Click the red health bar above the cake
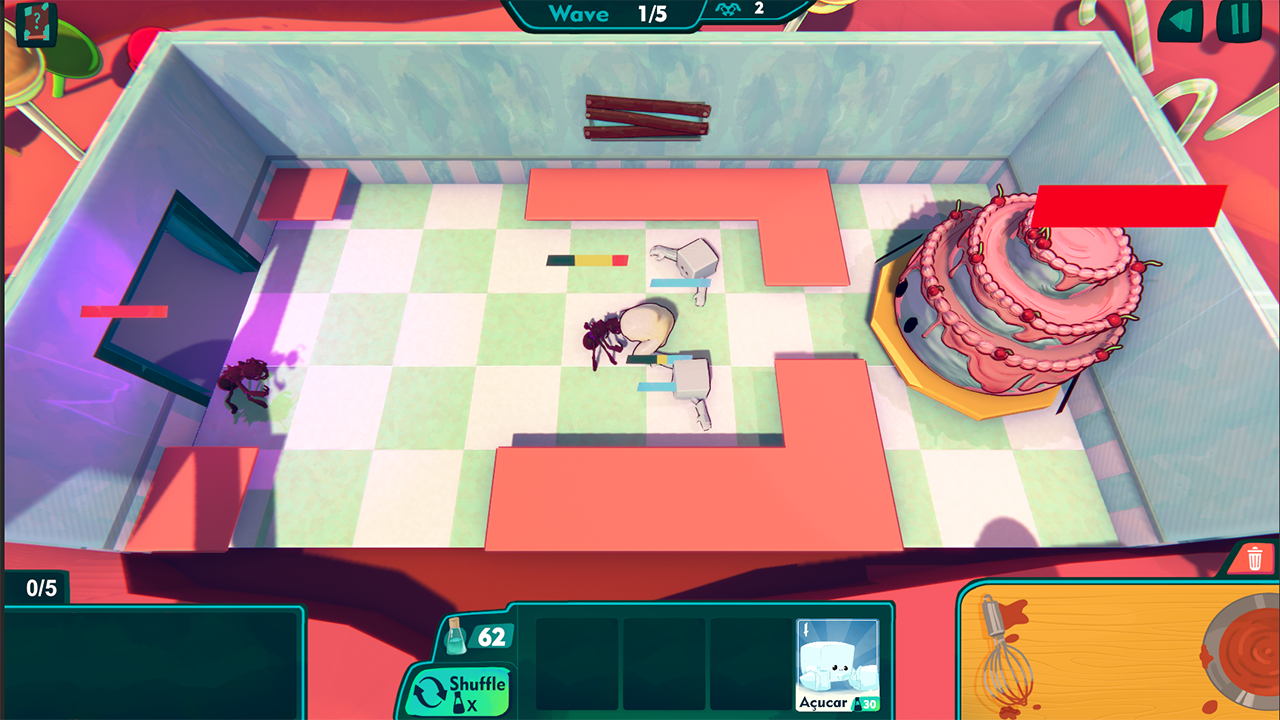Screen dimensions: 1280x720 pyautogui.click(x=1128, y=204)
